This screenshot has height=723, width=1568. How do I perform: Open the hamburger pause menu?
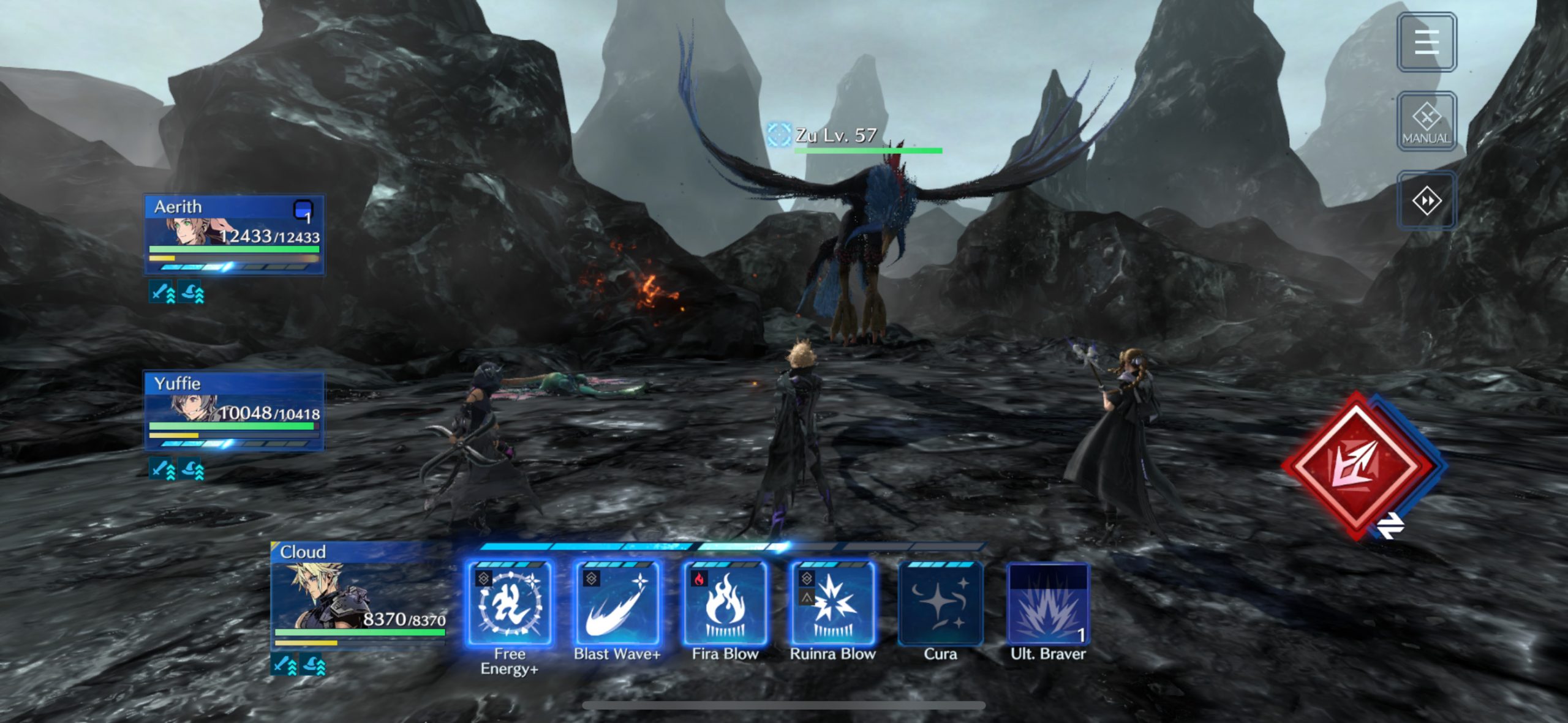tap(1427, 42)
